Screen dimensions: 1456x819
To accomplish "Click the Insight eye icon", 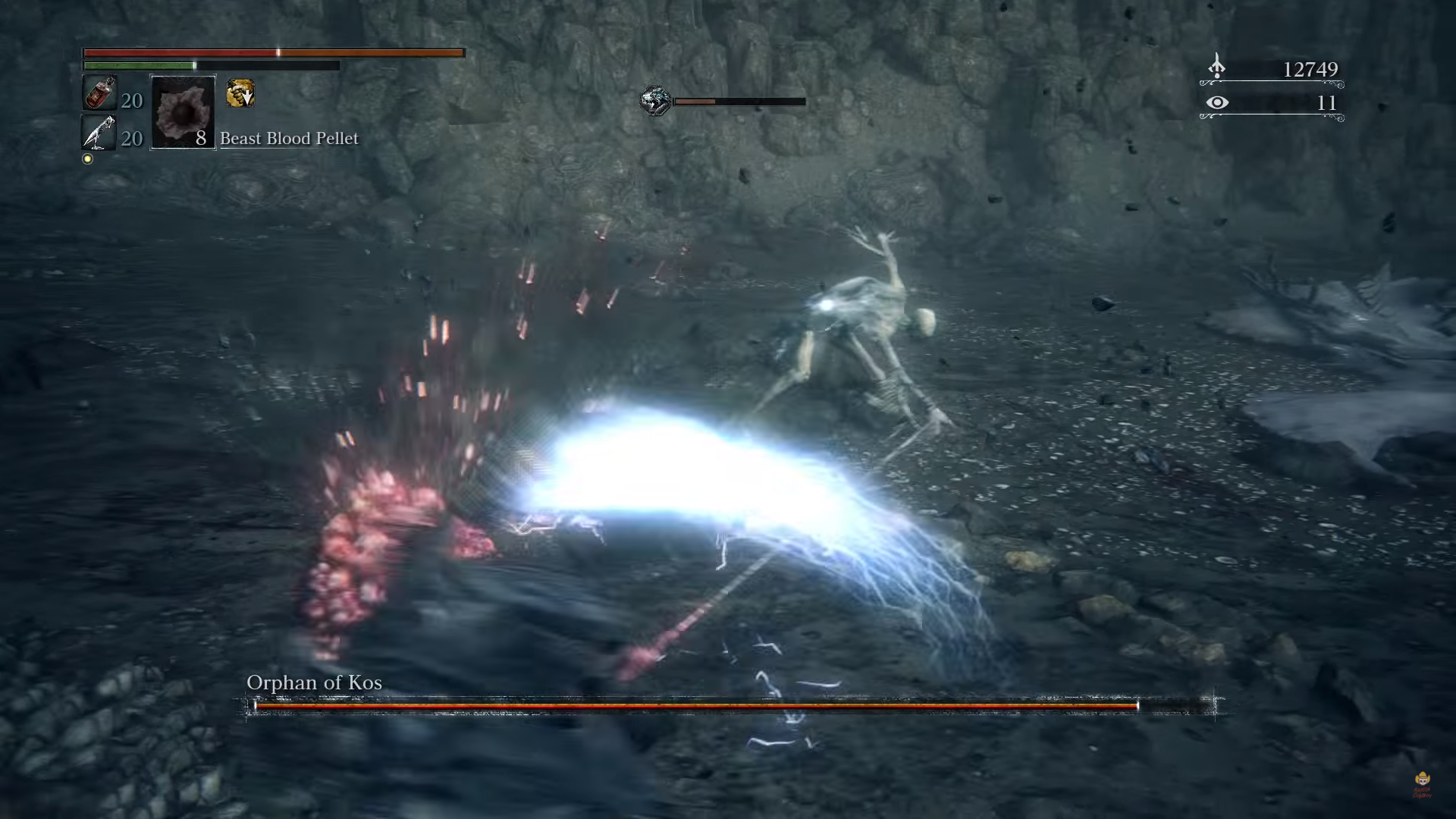I will pos(1217,102).
